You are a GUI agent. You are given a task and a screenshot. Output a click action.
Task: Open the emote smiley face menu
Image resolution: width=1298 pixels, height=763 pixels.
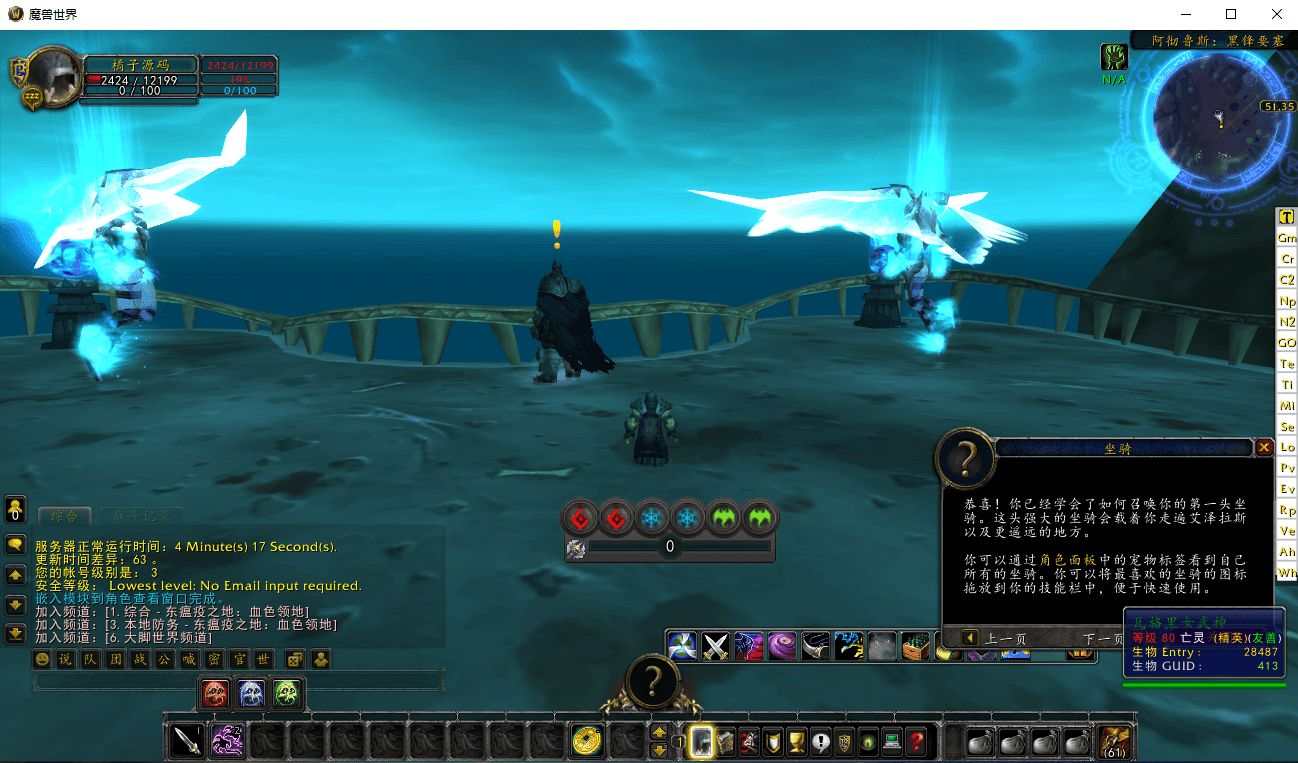[42, 659]
